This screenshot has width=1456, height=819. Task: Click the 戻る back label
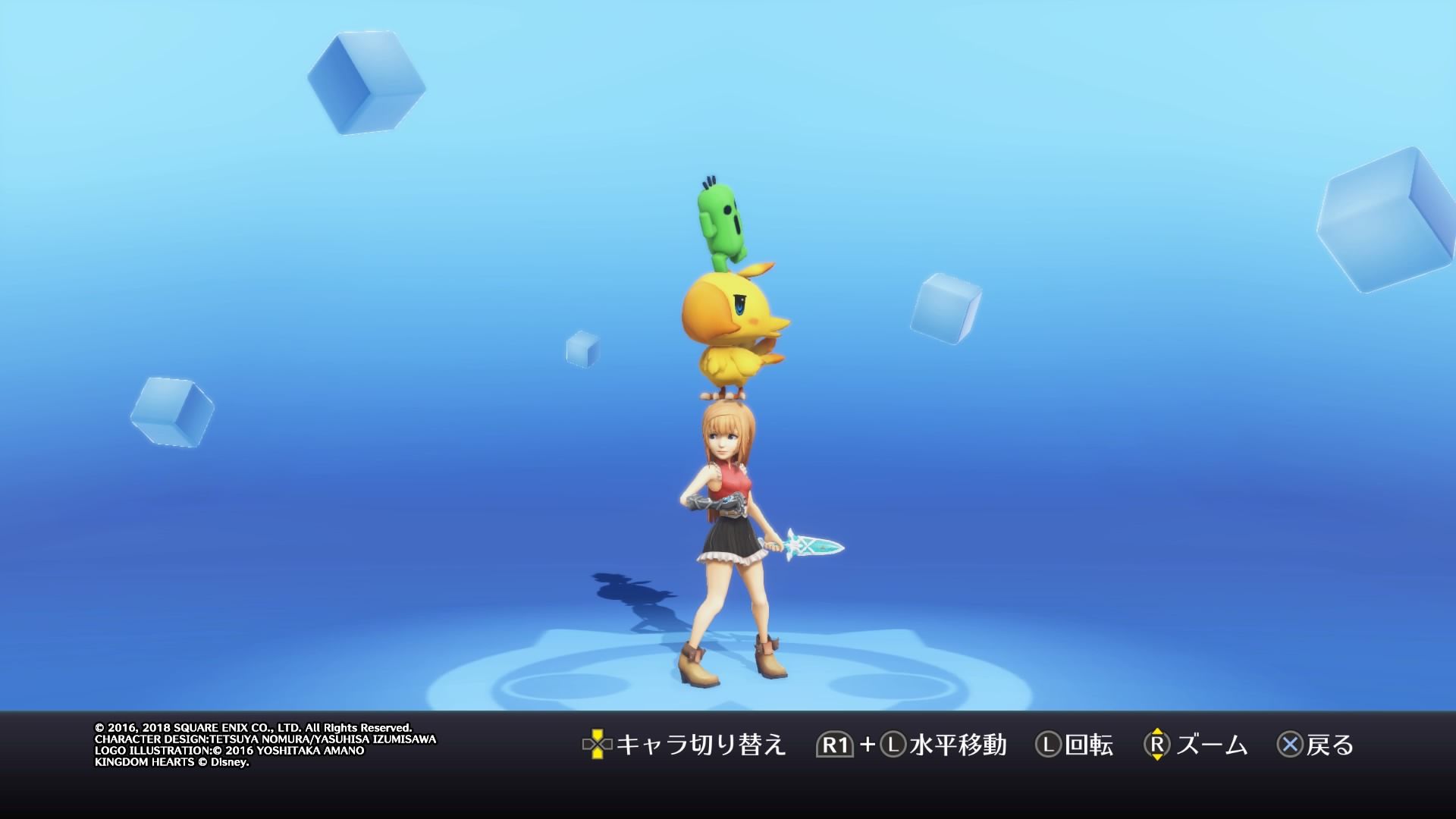1332,747
